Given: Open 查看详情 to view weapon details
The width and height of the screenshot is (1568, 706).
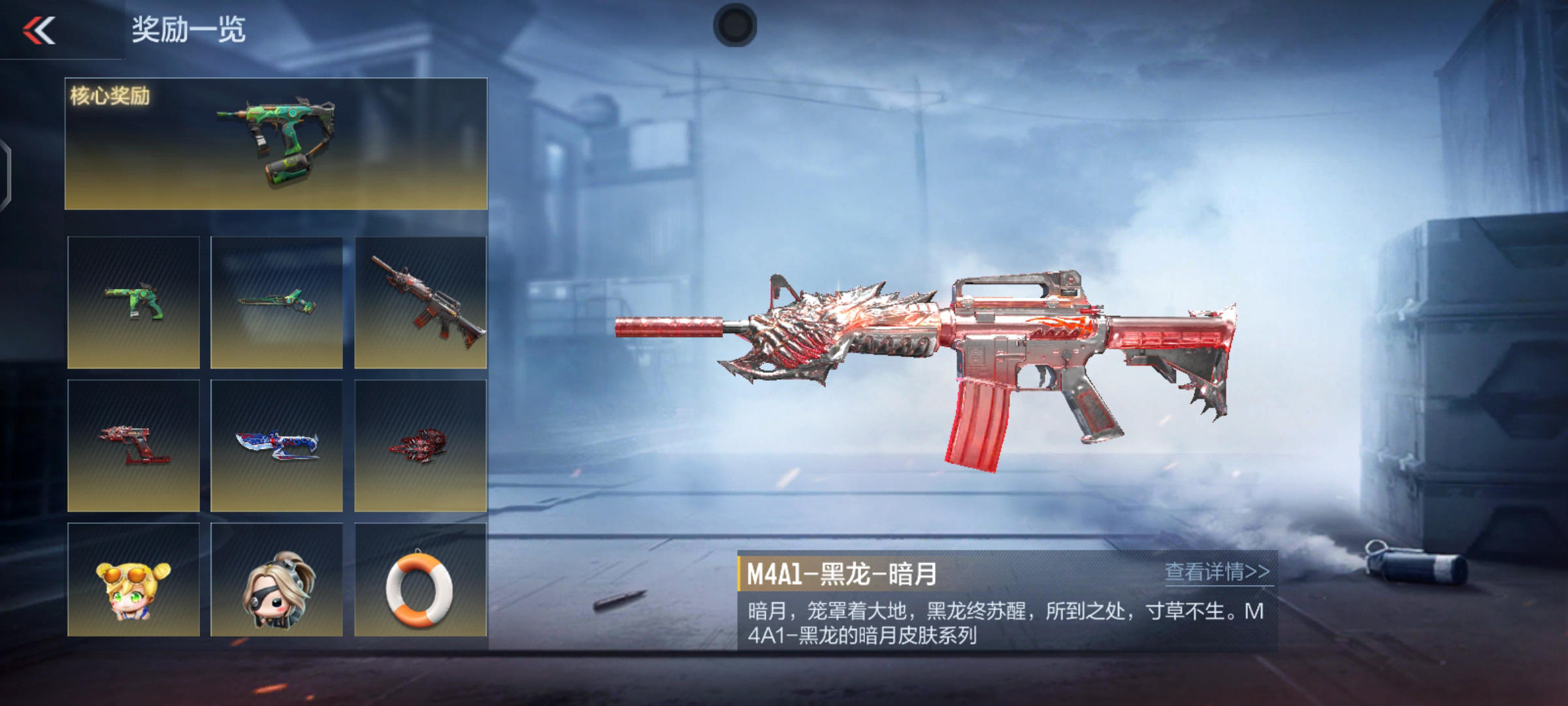Looking at the screenshot, I should (x=1217, y=572).
